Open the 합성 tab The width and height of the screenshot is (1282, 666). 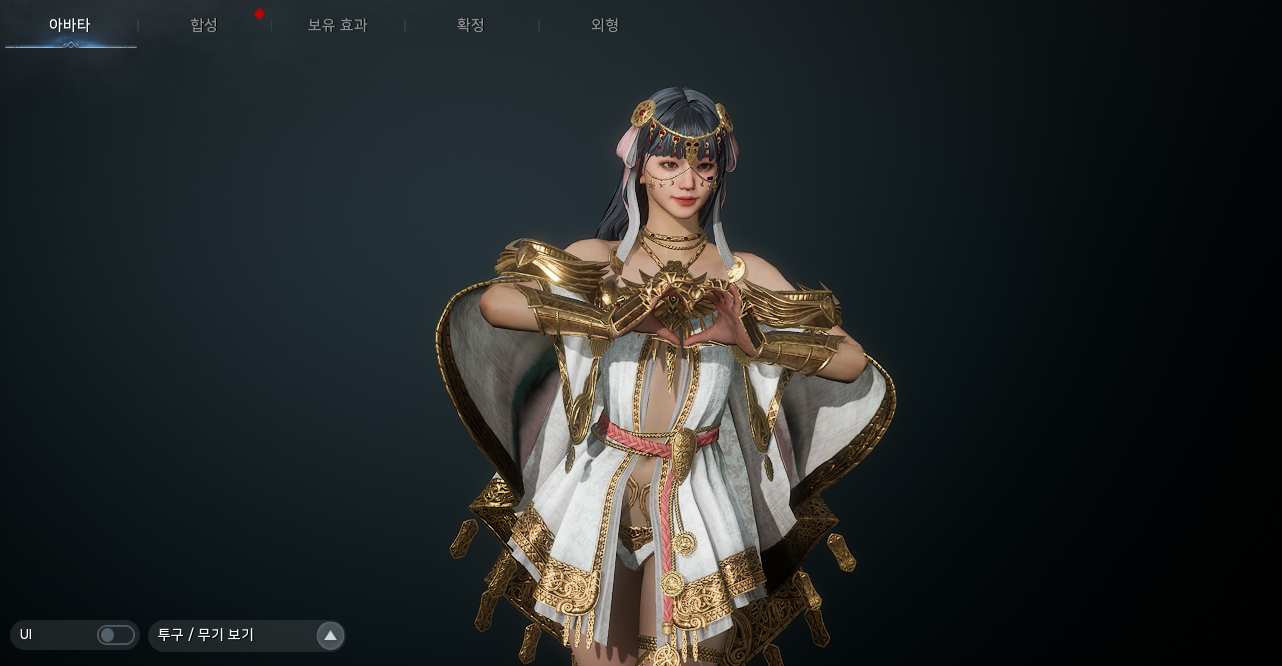[203, 25]
